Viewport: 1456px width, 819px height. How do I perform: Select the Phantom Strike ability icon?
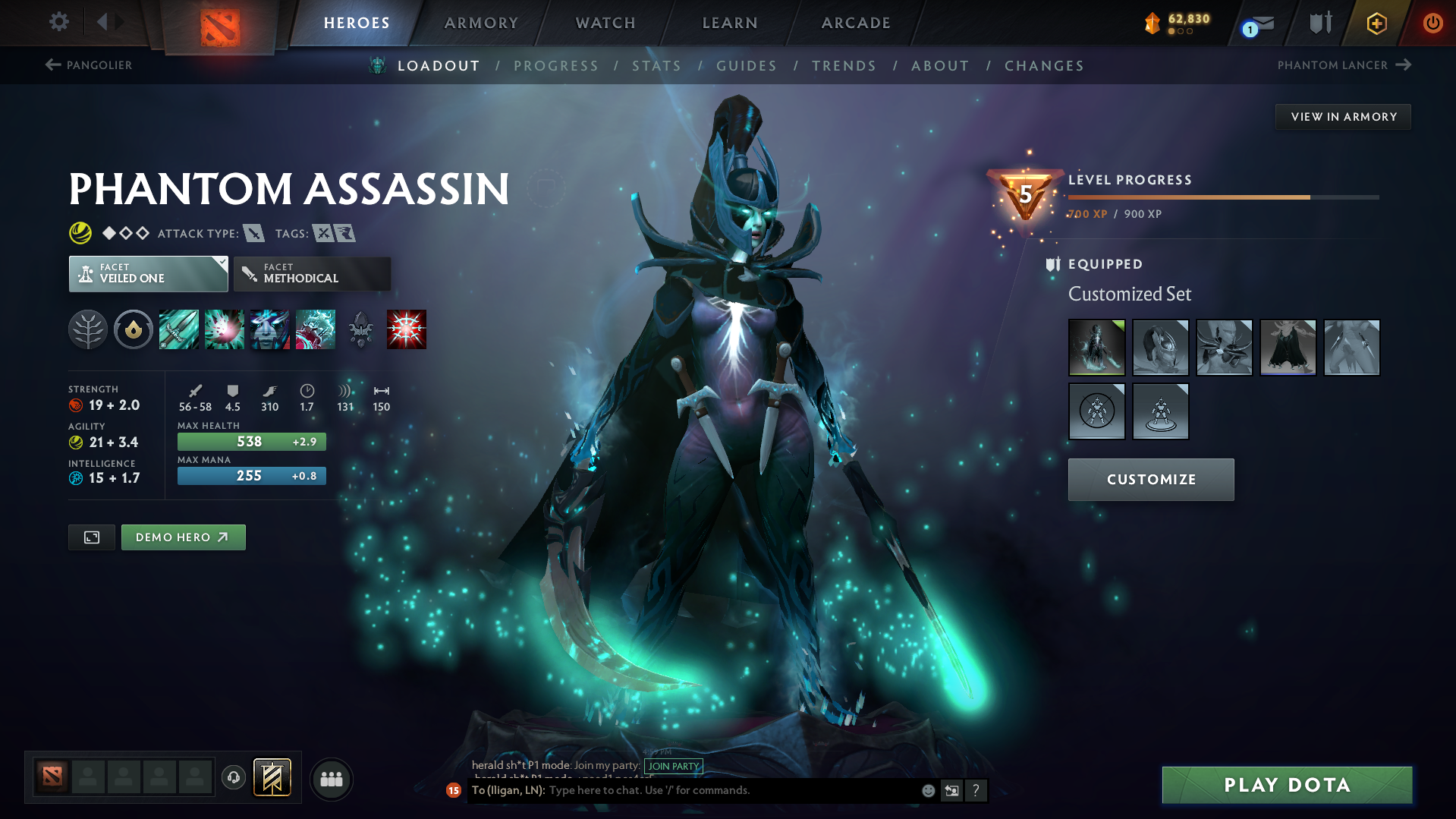225,329
